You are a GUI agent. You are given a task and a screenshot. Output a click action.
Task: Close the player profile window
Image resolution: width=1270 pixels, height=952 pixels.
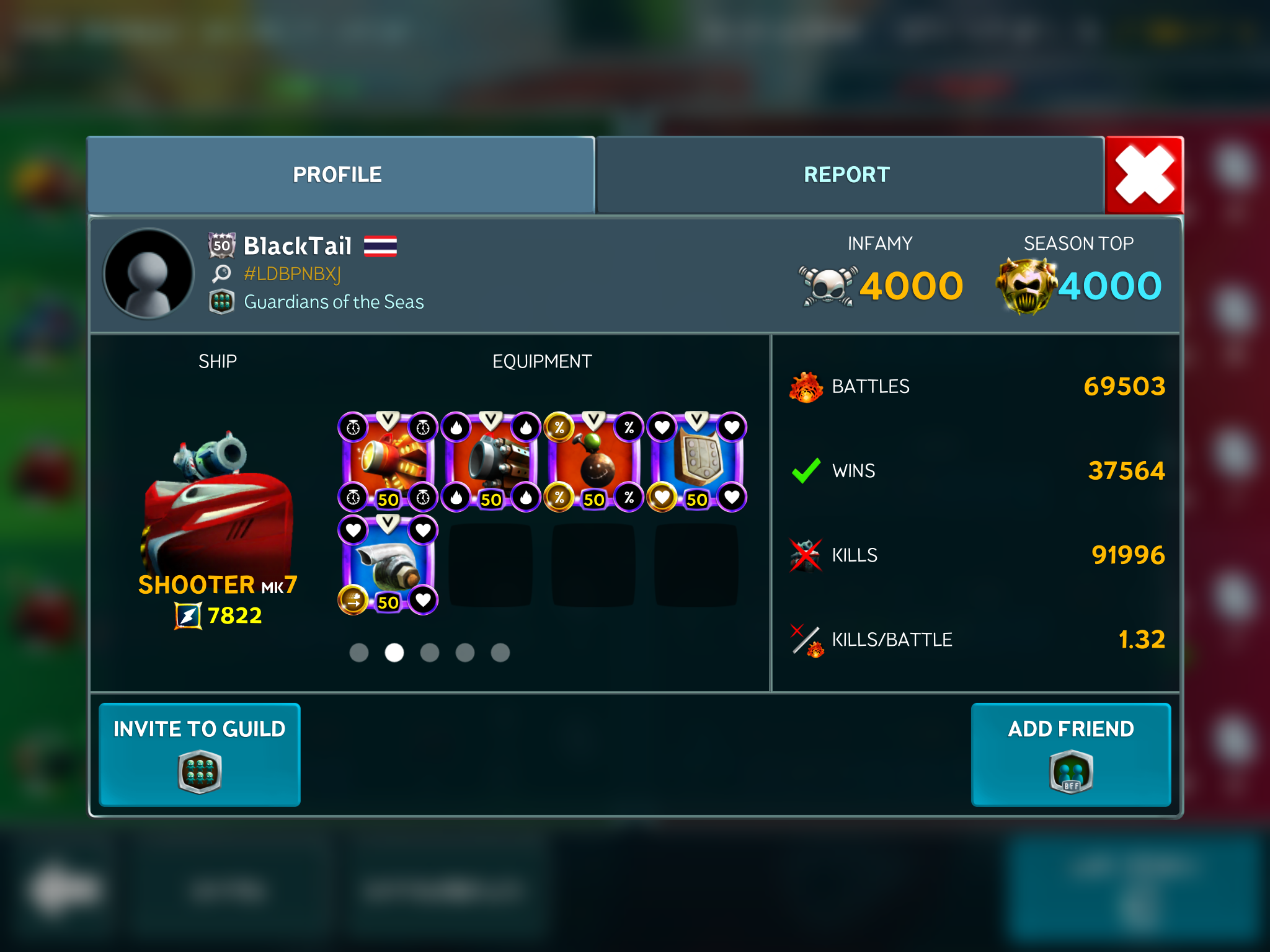tap(1144, 175)
